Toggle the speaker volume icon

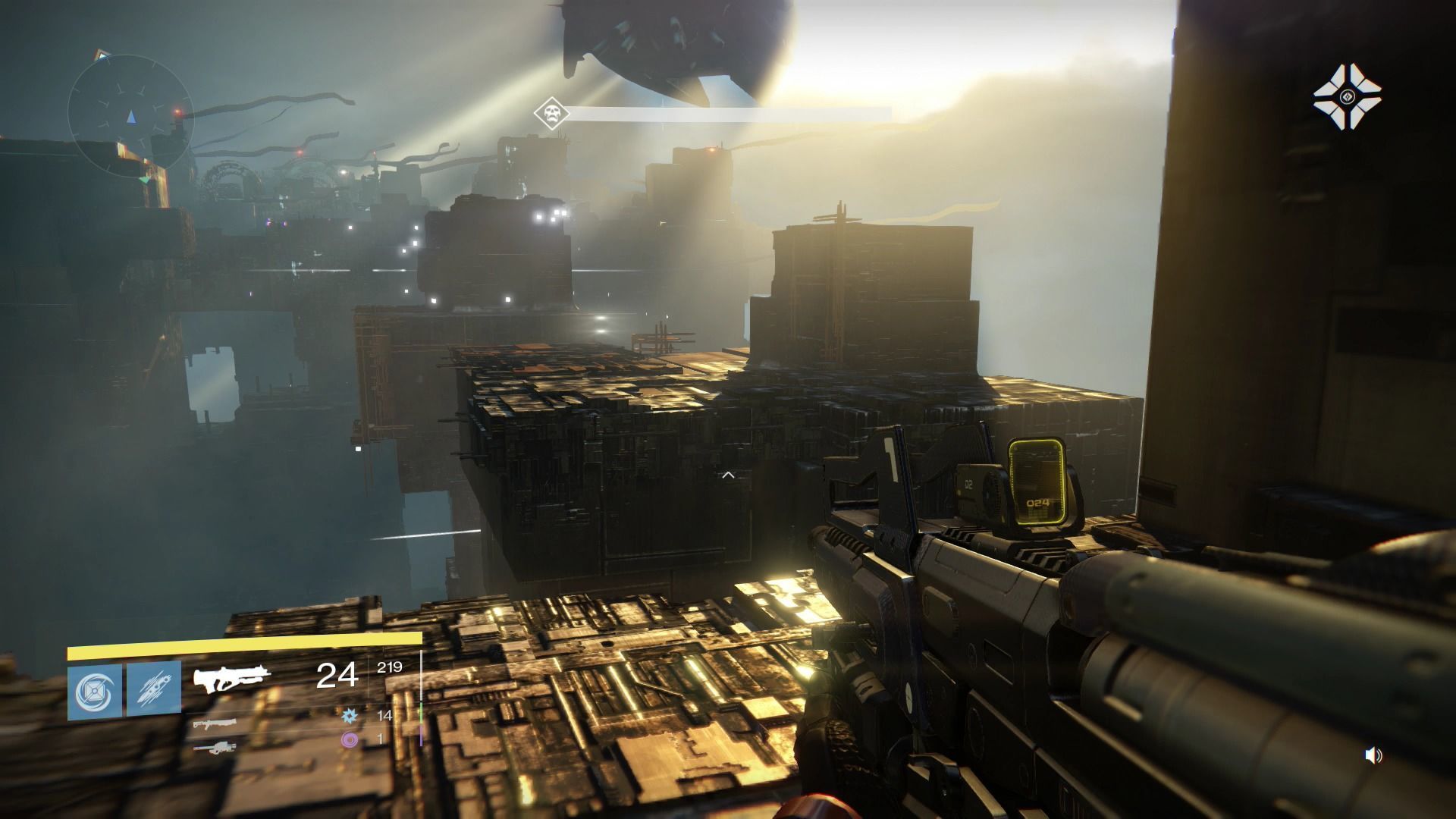[1373, 755]
